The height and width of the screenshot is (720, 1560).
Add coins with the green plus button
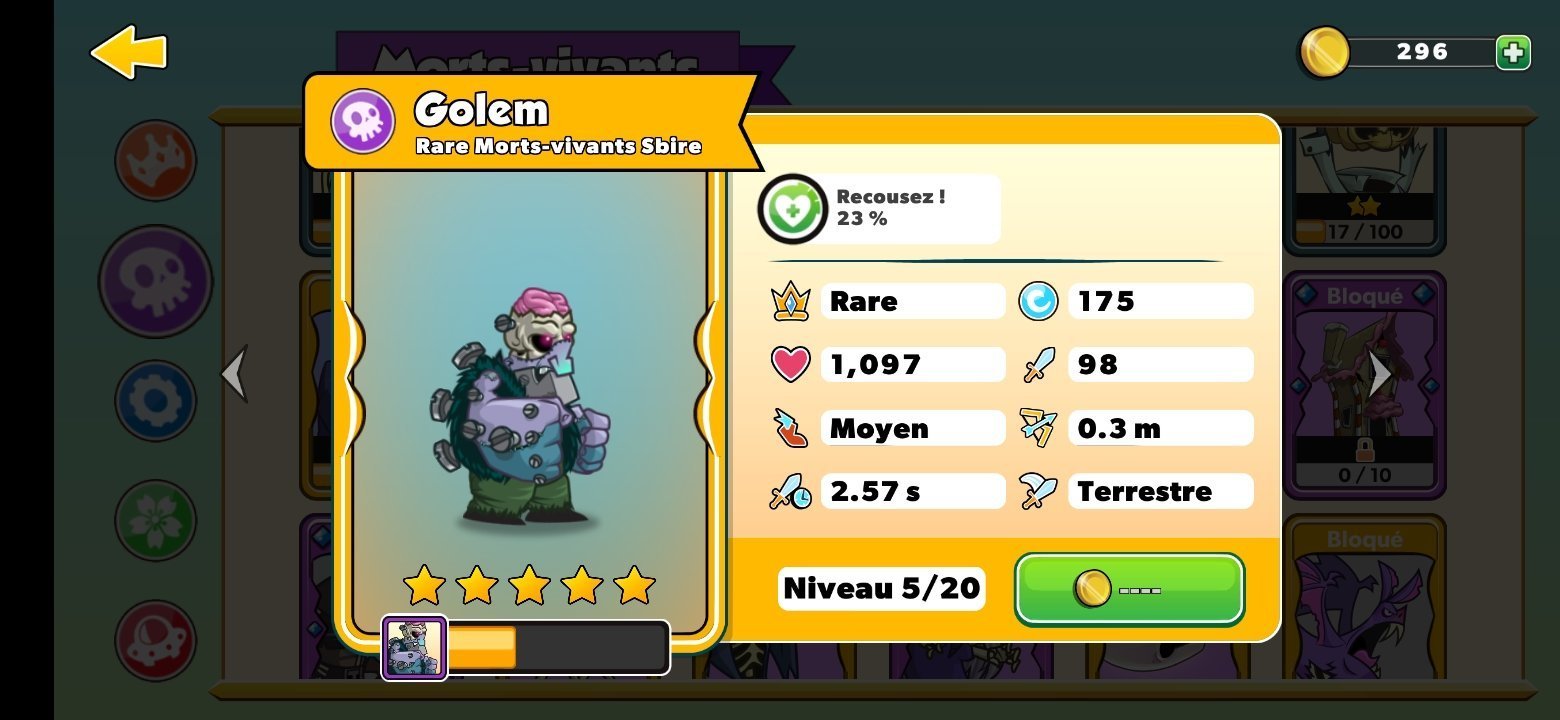pos(1513,52)
